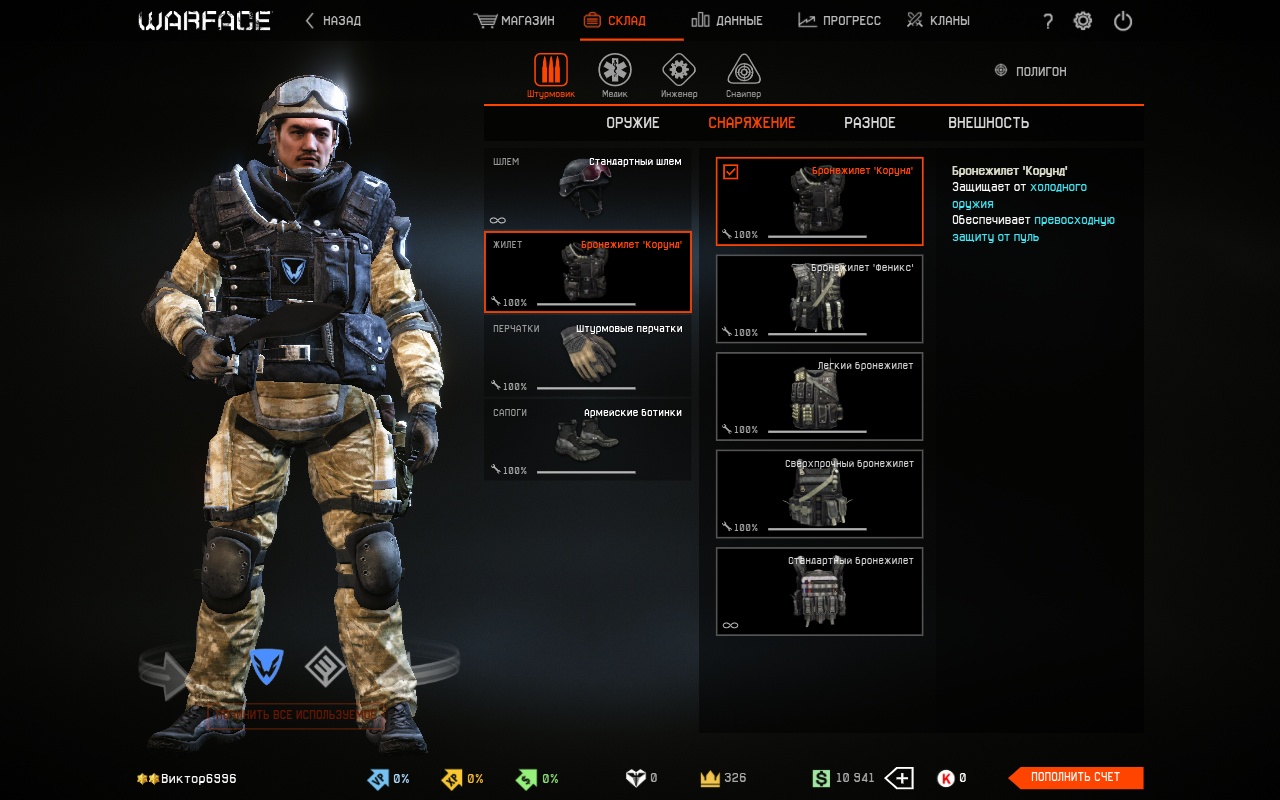Select the Стандартный шлем helmet slot
The height and width of the screenshot is (800, 1280).
pyautogui.click(x=588, y=190)
